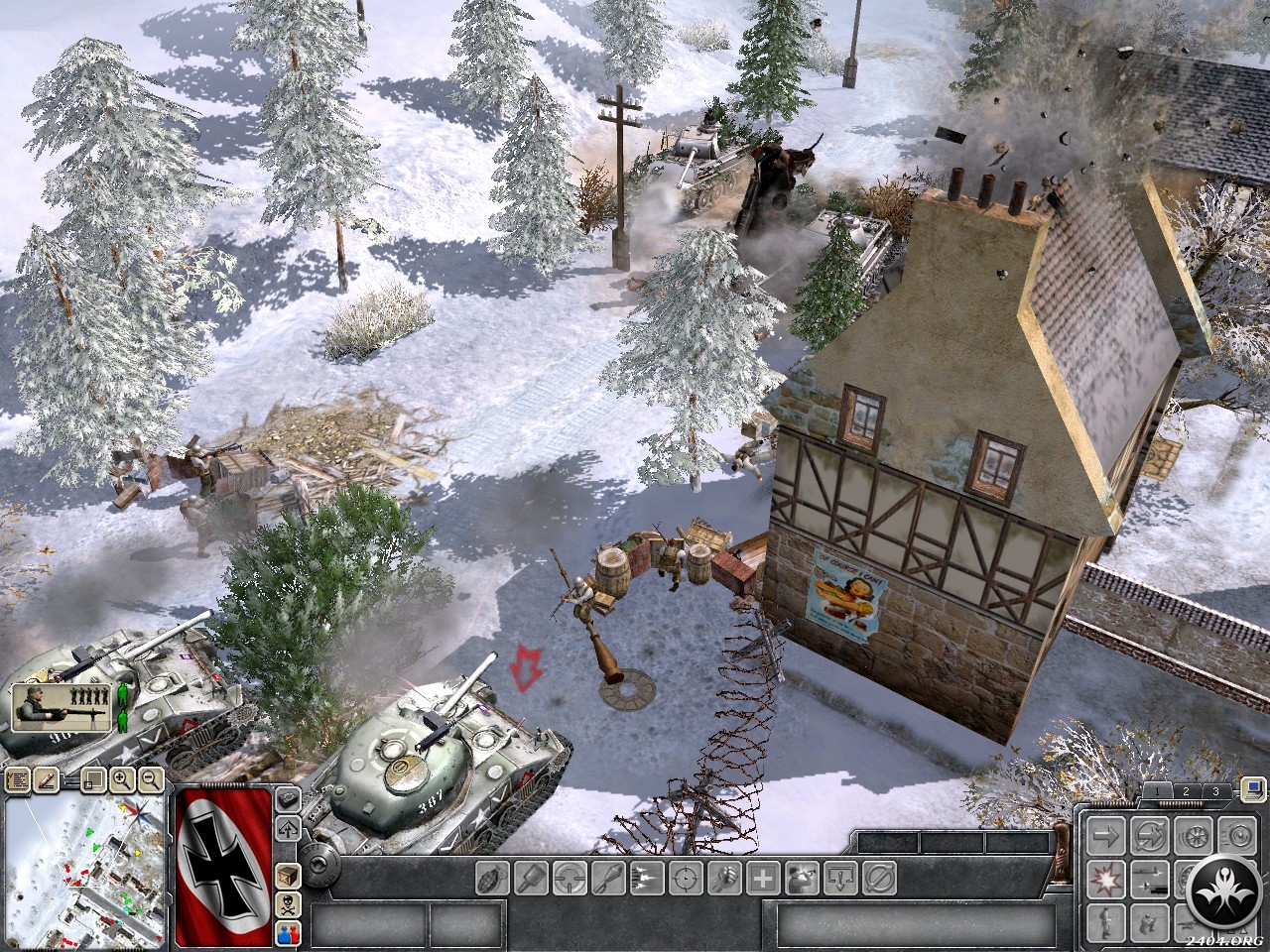Click the skull and crossbones button

(288, 903)
